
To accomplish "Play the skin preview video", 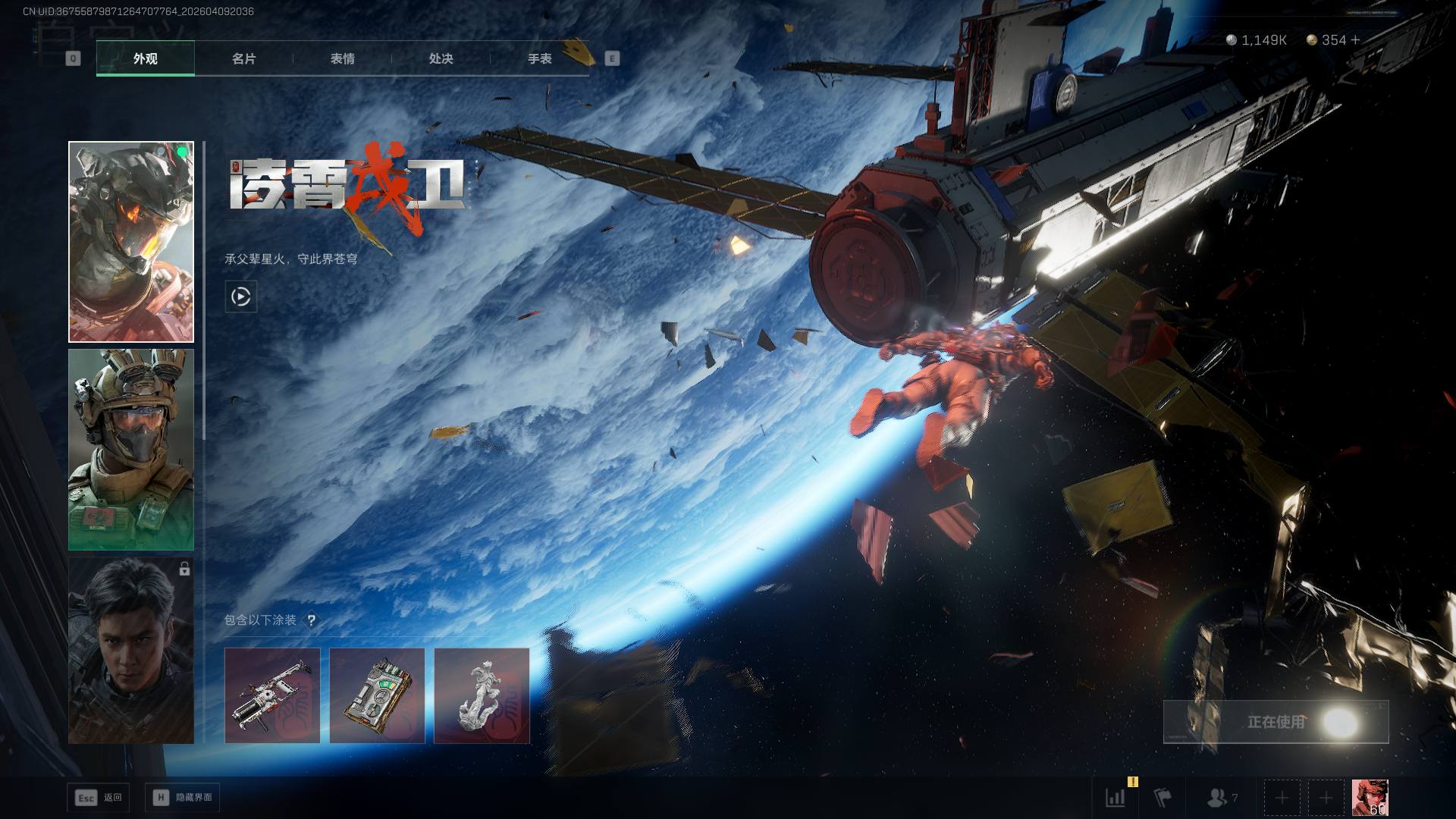I will [x=241, y=297].
